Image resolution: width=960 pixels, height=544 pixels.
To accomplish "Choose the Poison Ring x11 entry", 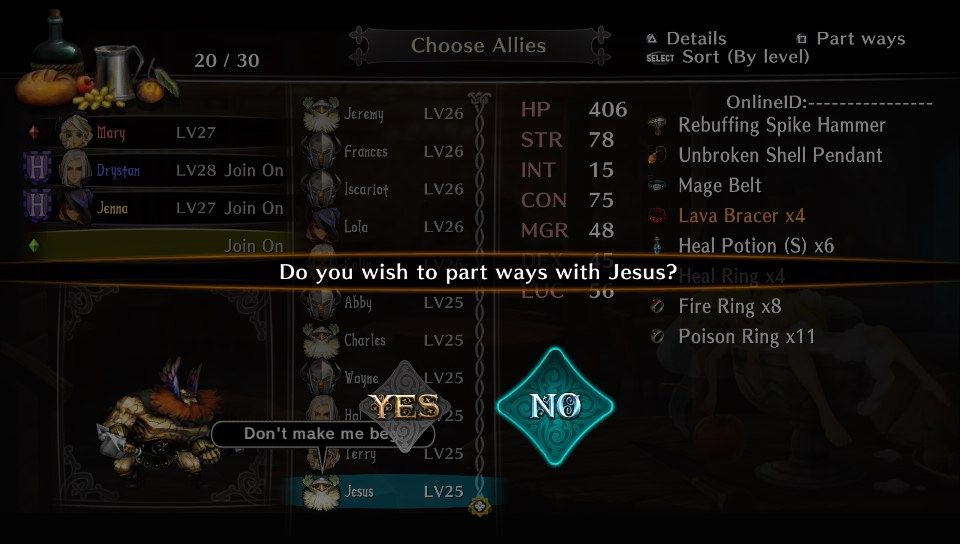I will [x=746, y=336].
